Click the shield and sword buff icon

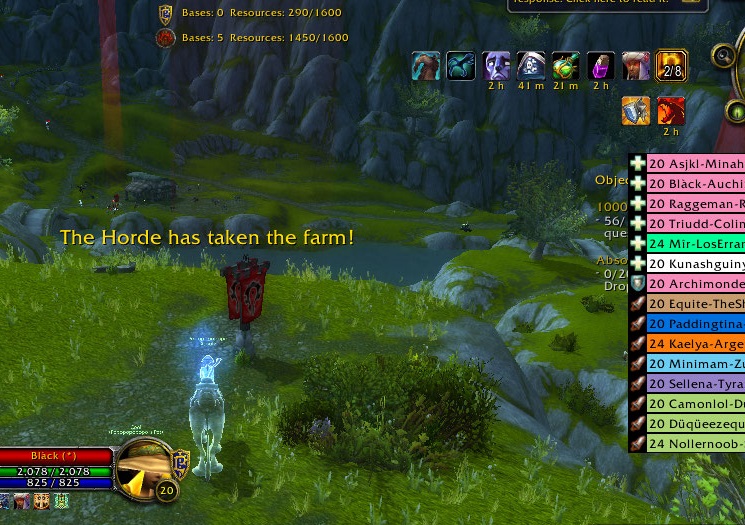[636, 110]
